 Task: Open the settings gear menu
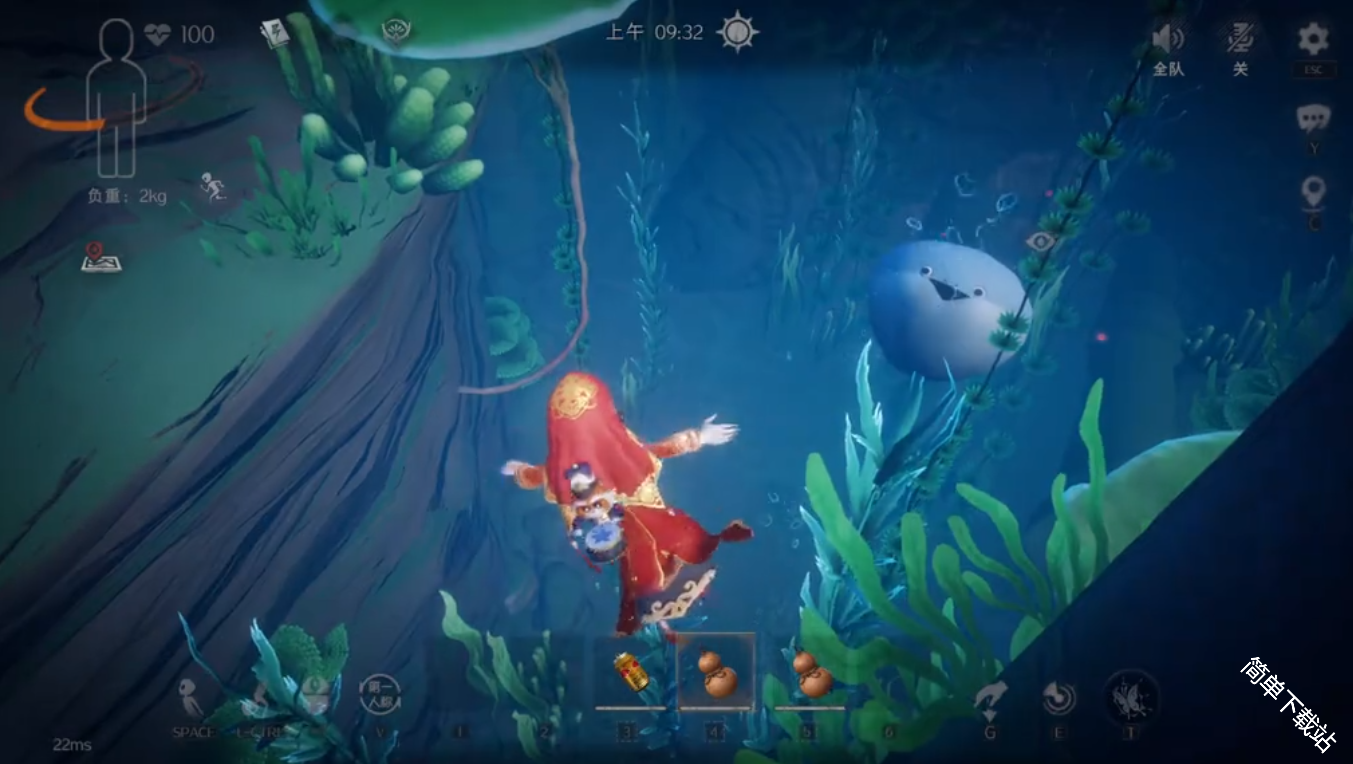point(1313,40)
